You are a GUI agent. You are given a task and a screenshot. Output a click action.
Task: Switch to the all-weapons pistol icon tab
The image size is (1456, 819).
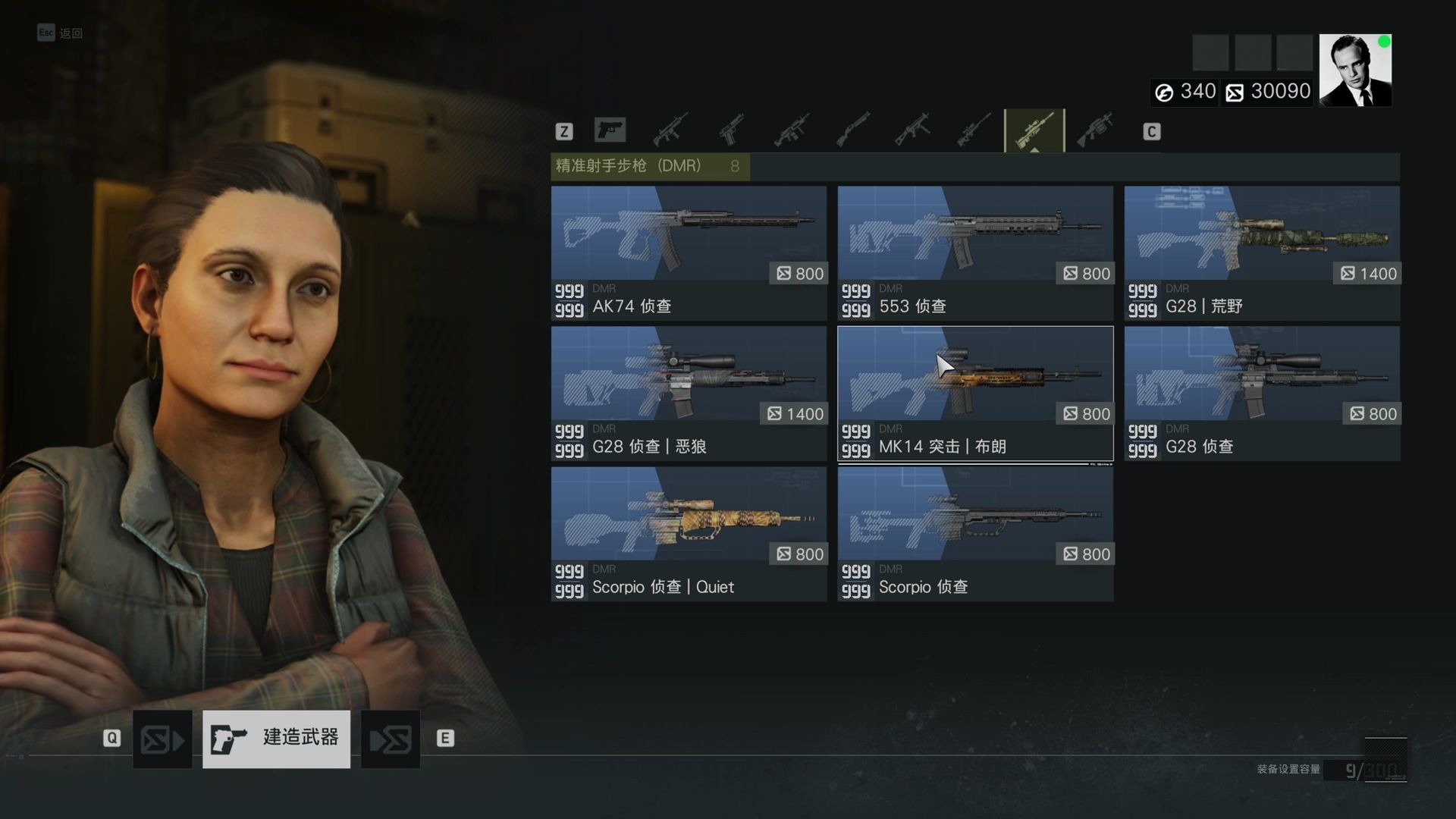[610, 130]
